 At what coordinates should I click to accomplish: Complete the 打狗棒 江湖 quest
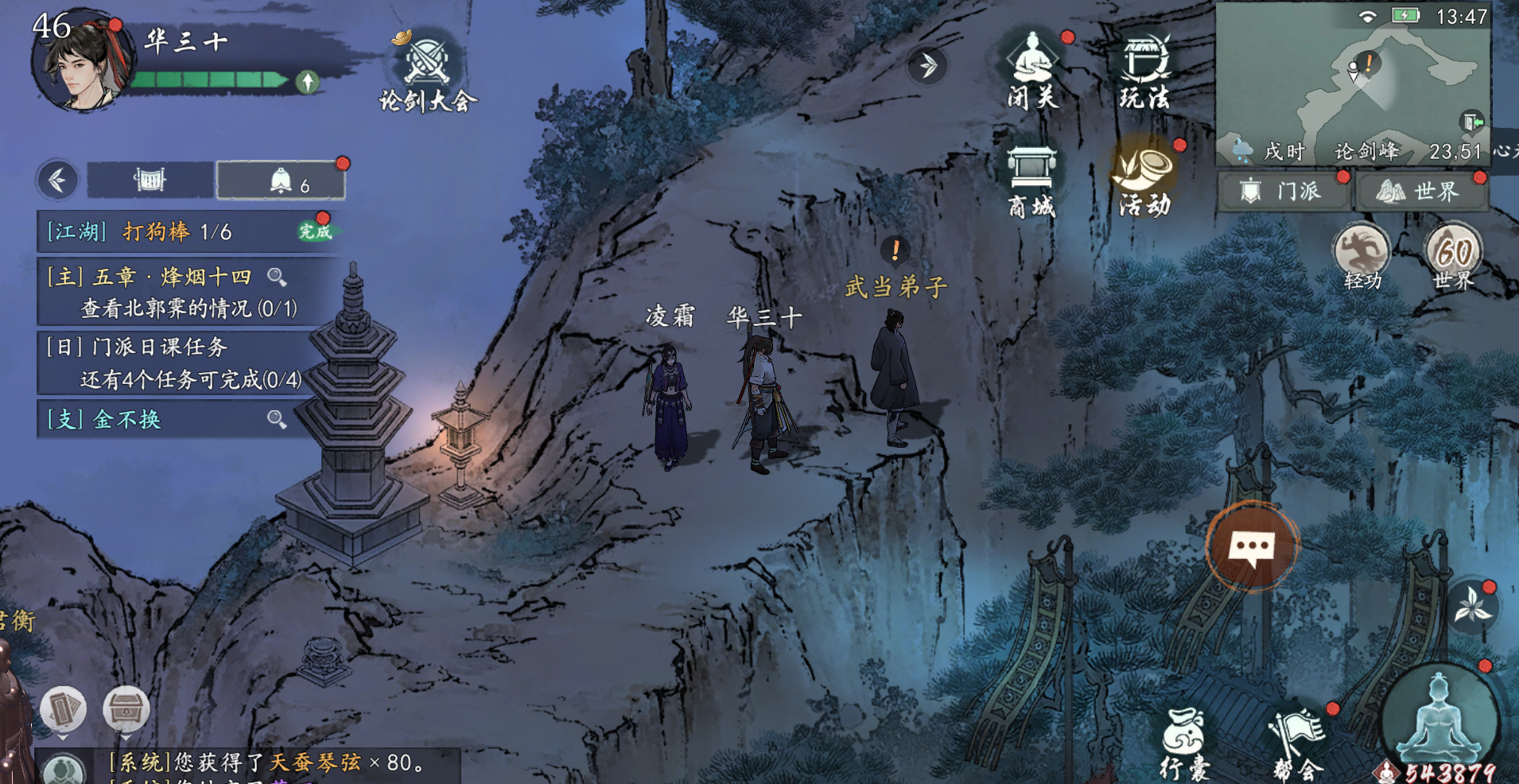315,231
